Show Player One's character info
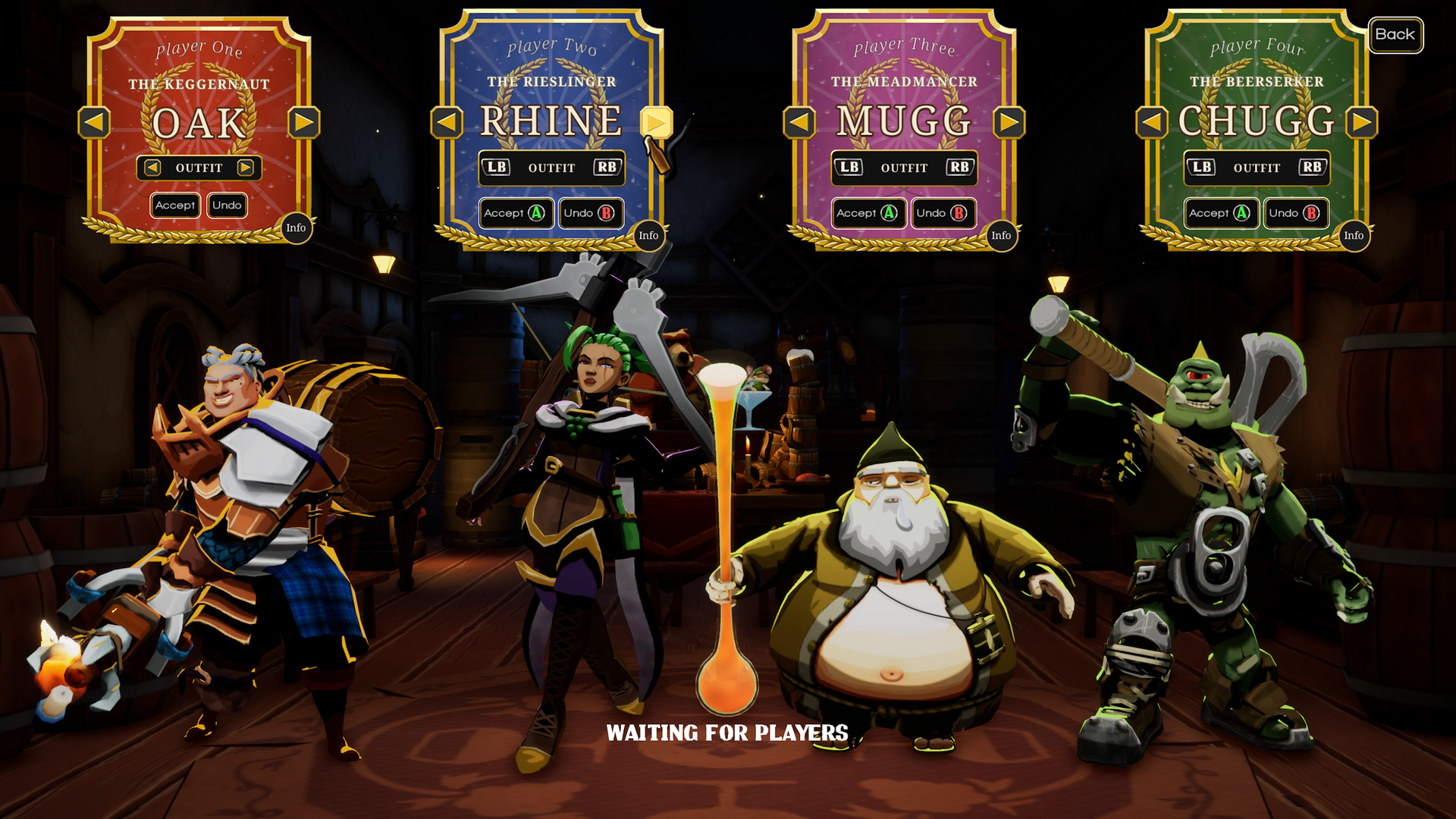The height and width of the screenshot is (819, 1456). coord(296,228)
